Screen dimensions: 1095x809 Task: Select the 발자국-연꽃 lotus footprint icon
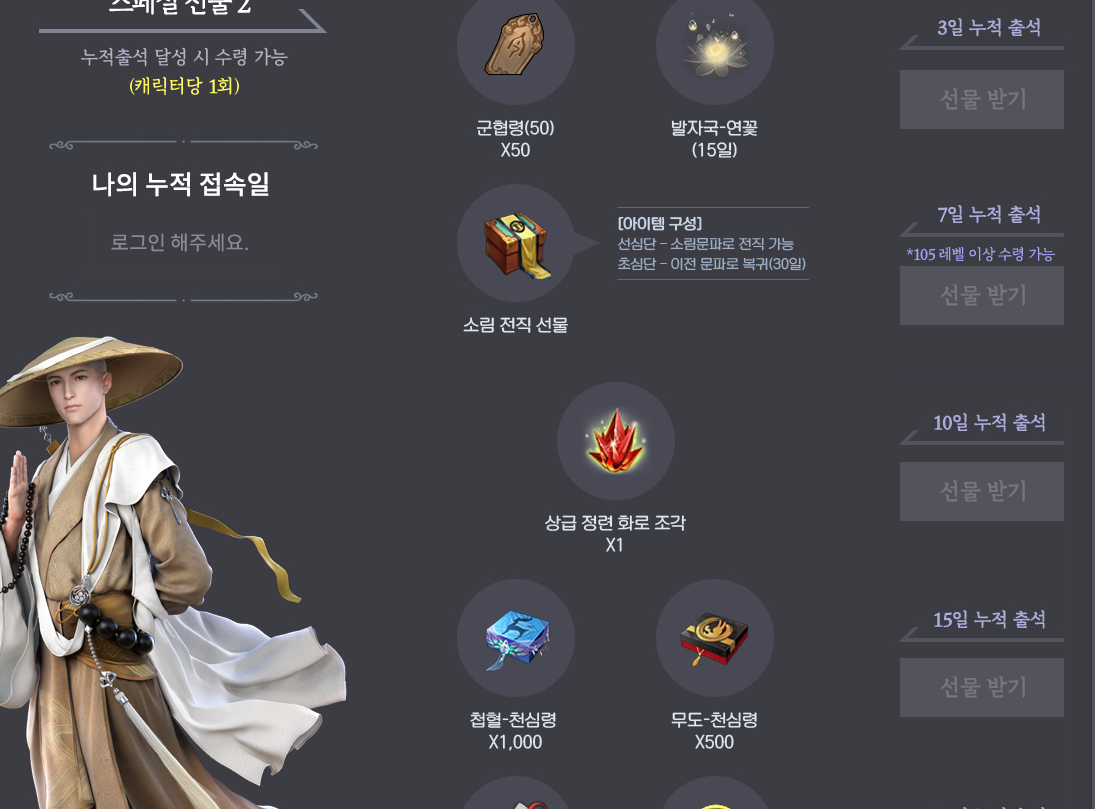click(714, 46)
